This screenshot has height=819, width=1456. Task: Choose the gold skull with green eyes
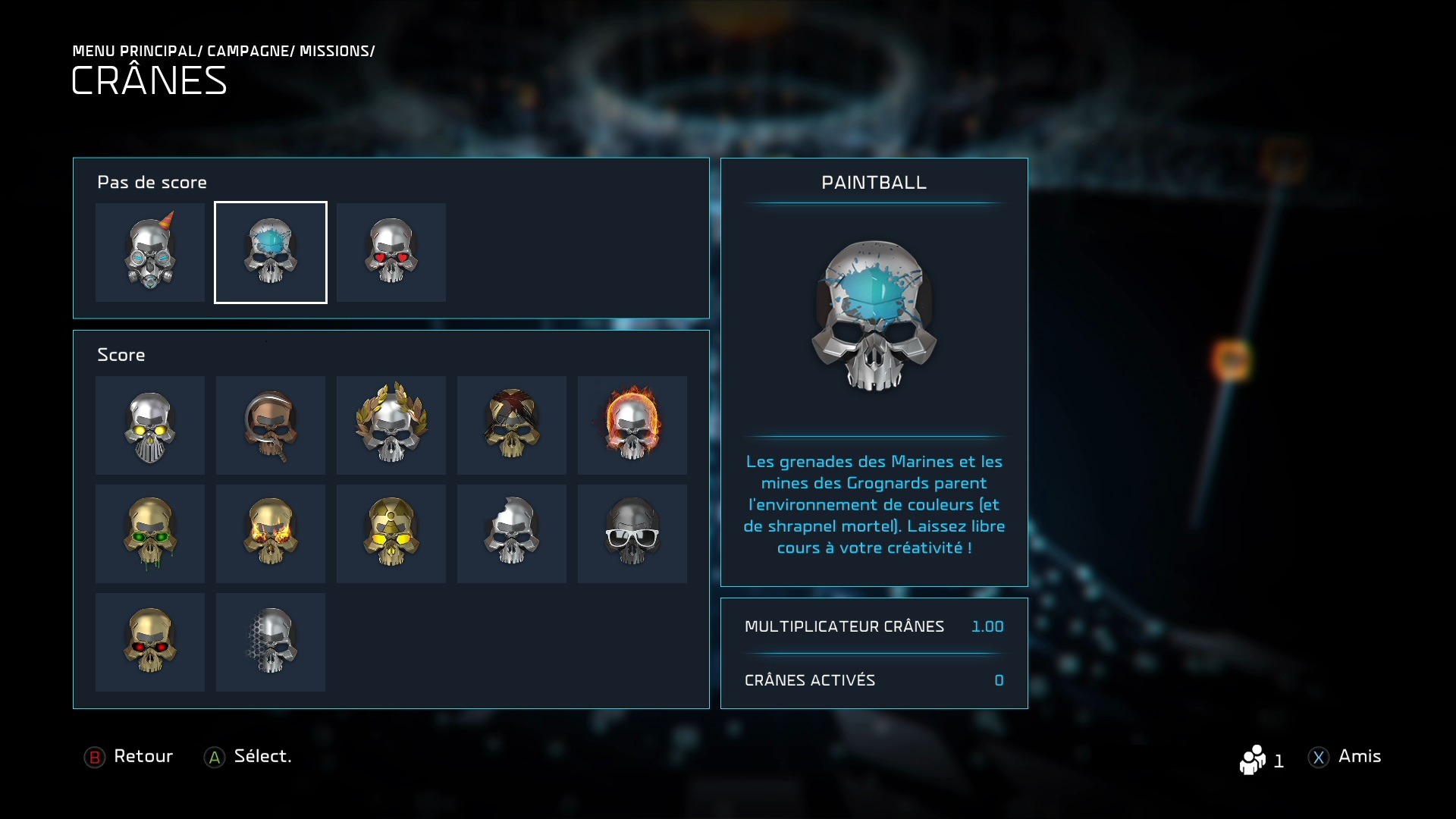pos(150,534)
